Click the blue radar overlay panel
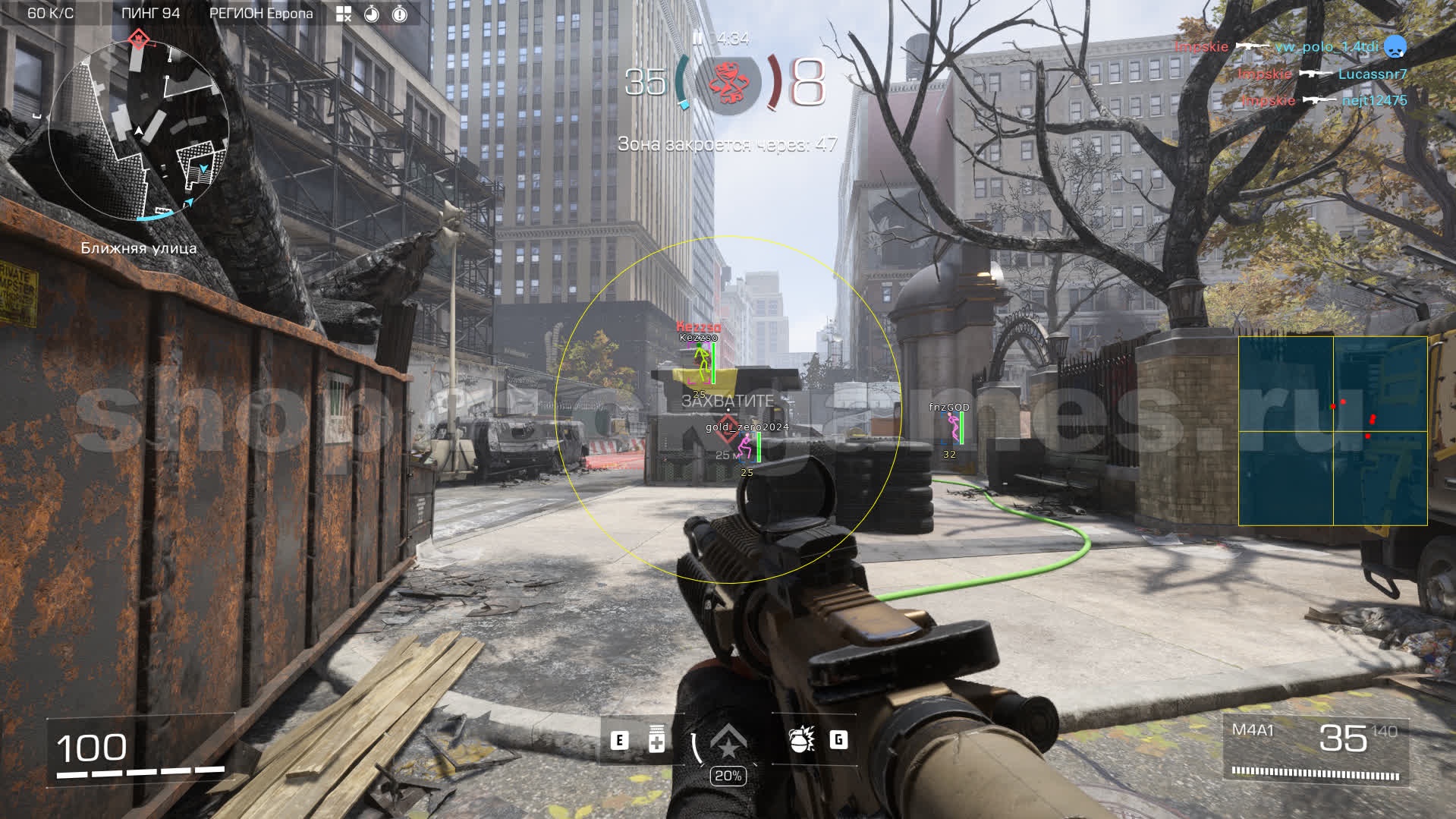This screenshot has height=819, width=1456. 1332,430
